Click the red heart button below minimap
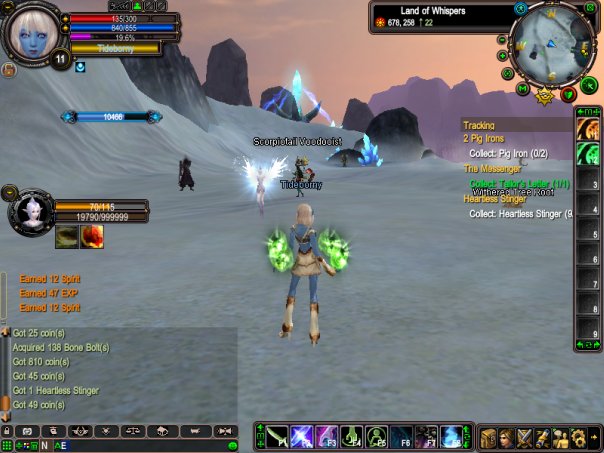This screenshot has width=604, height=453. tap(569, 95)
